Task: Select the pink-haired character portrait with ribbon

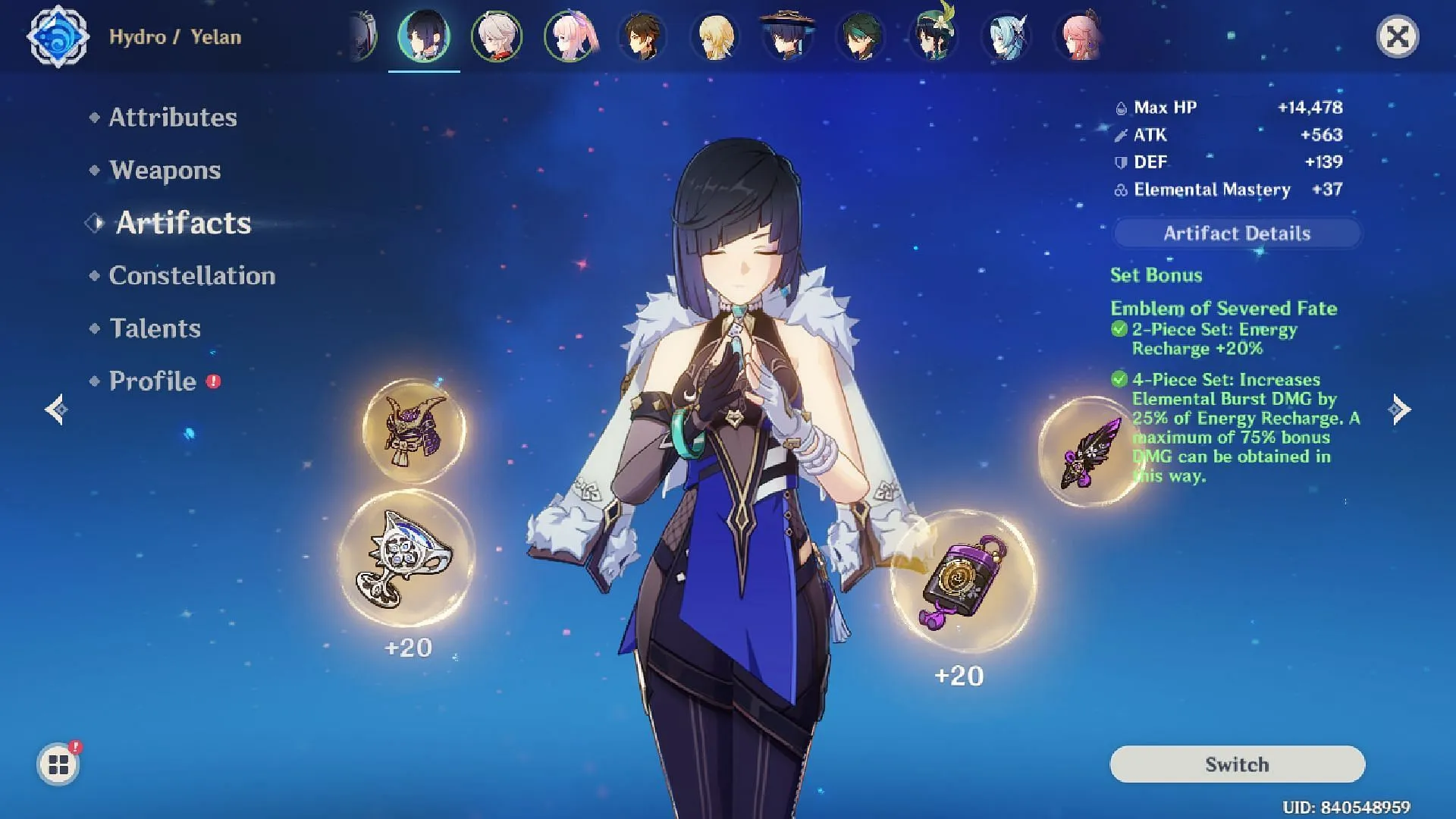Action: pos(570,36)
